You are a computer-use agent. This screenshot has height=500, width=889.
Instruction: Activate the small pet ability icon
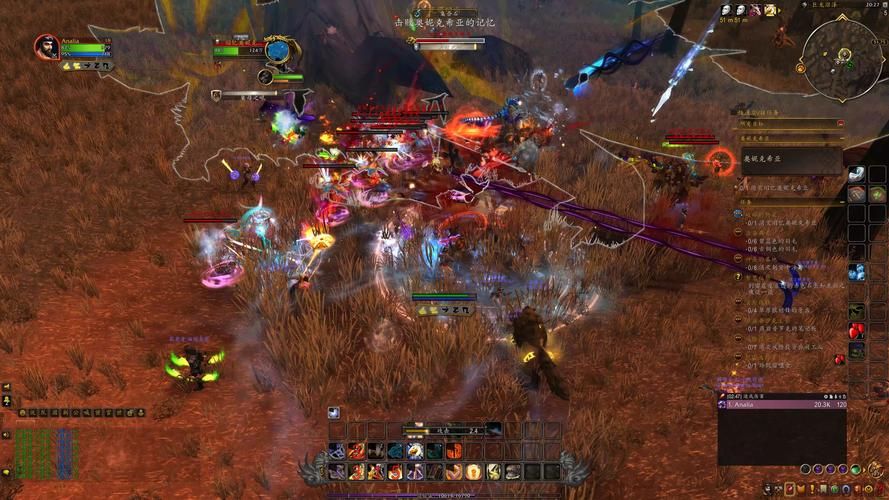(x=334, y=412)
